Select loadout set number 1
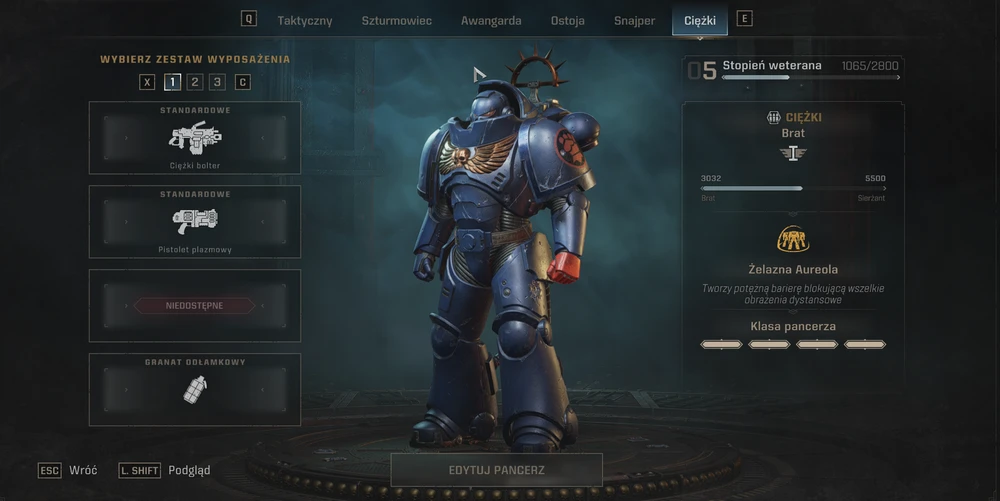This screenshot has width=1000, height=501. click(x=172, y=82)
